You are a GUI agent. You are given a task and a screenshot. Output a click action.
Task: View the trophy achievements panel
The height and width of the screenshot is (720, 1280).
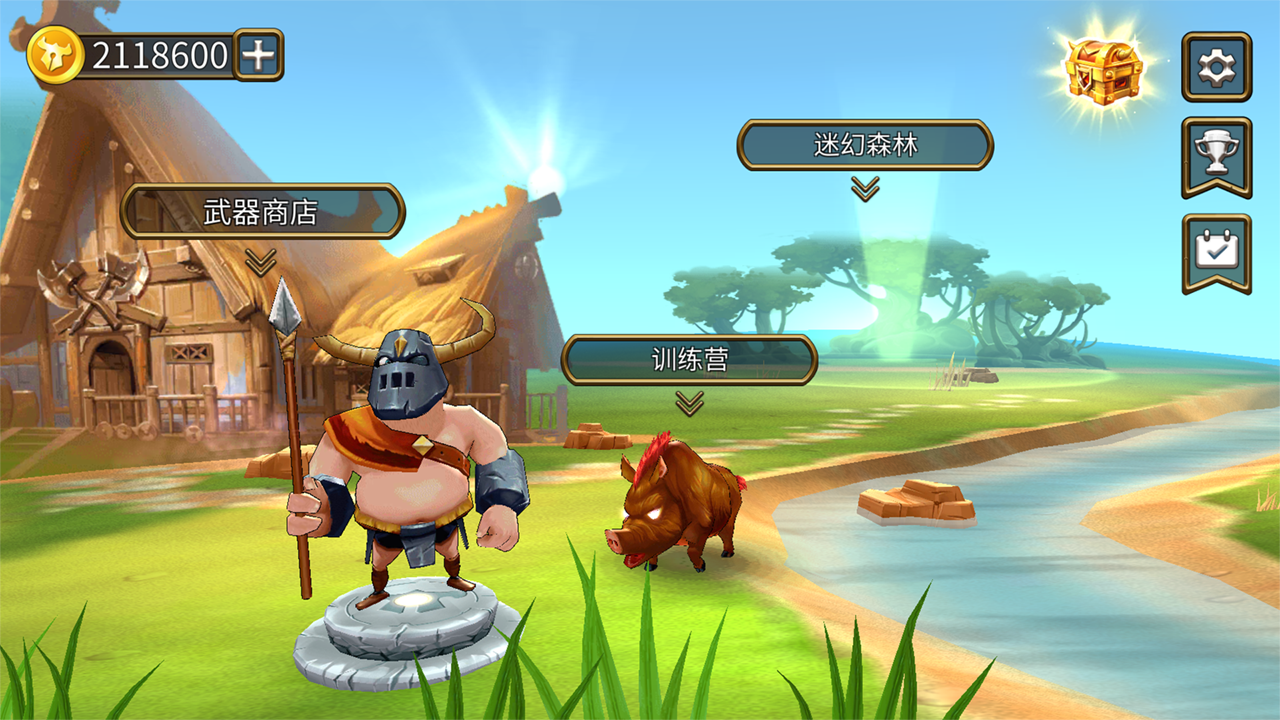[1216, 154]
